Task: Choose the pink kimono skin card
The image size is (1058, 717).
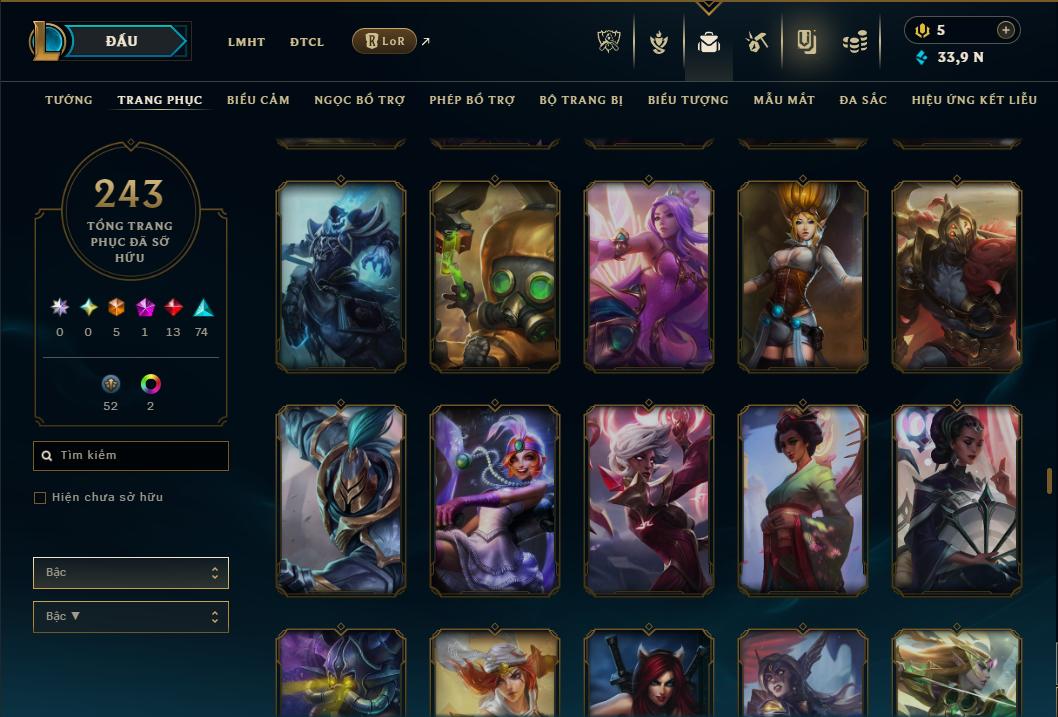Action: coord(803,500)
